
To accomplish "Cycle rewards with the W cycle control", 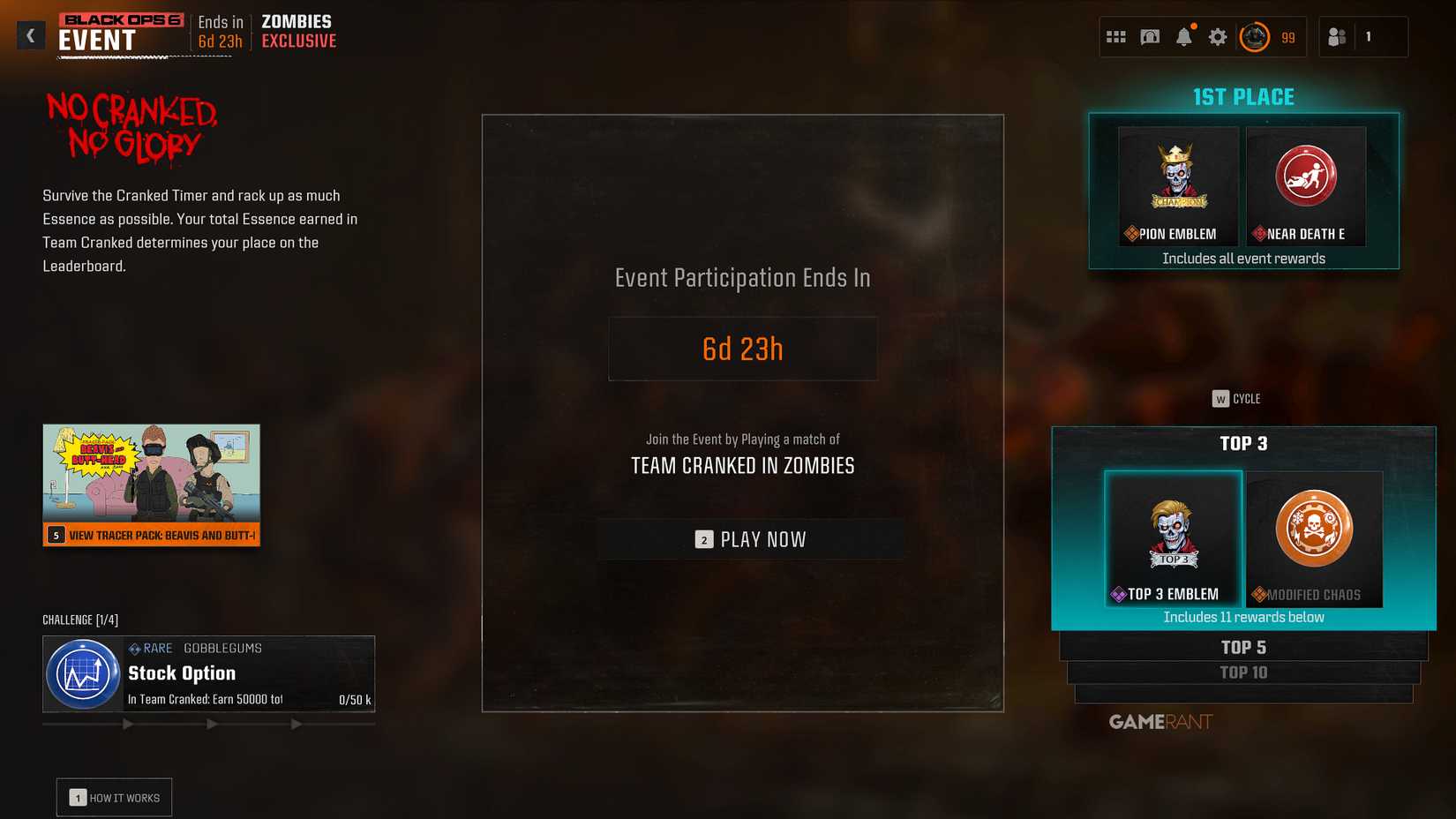I will tap(1233, 398).
